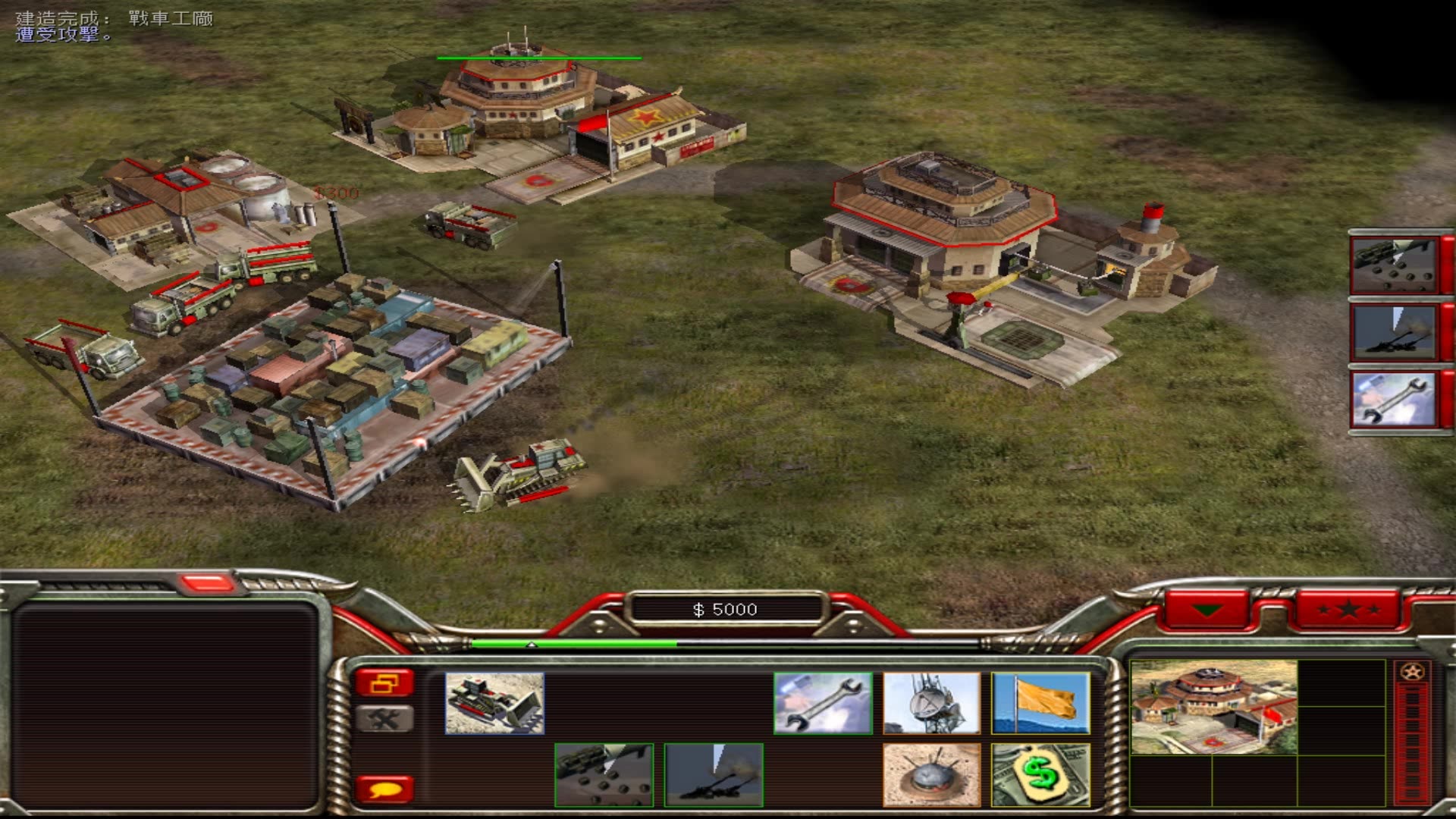Buy the land mines upgrade
This screenshot has width=1456, height=819.
coord(932,774)
